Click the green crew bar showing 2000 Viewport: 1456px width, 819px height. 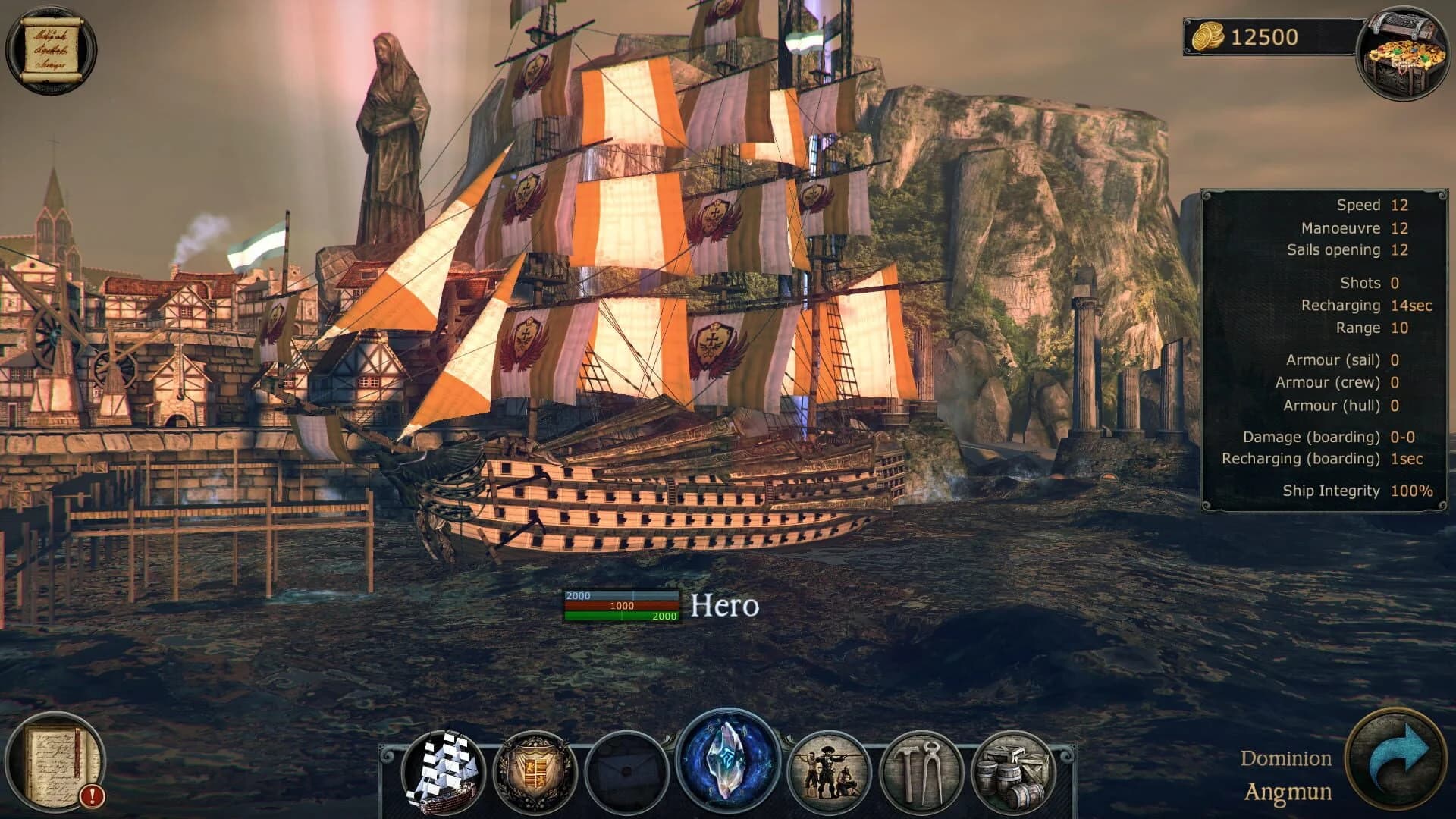(x=623, y=617)
